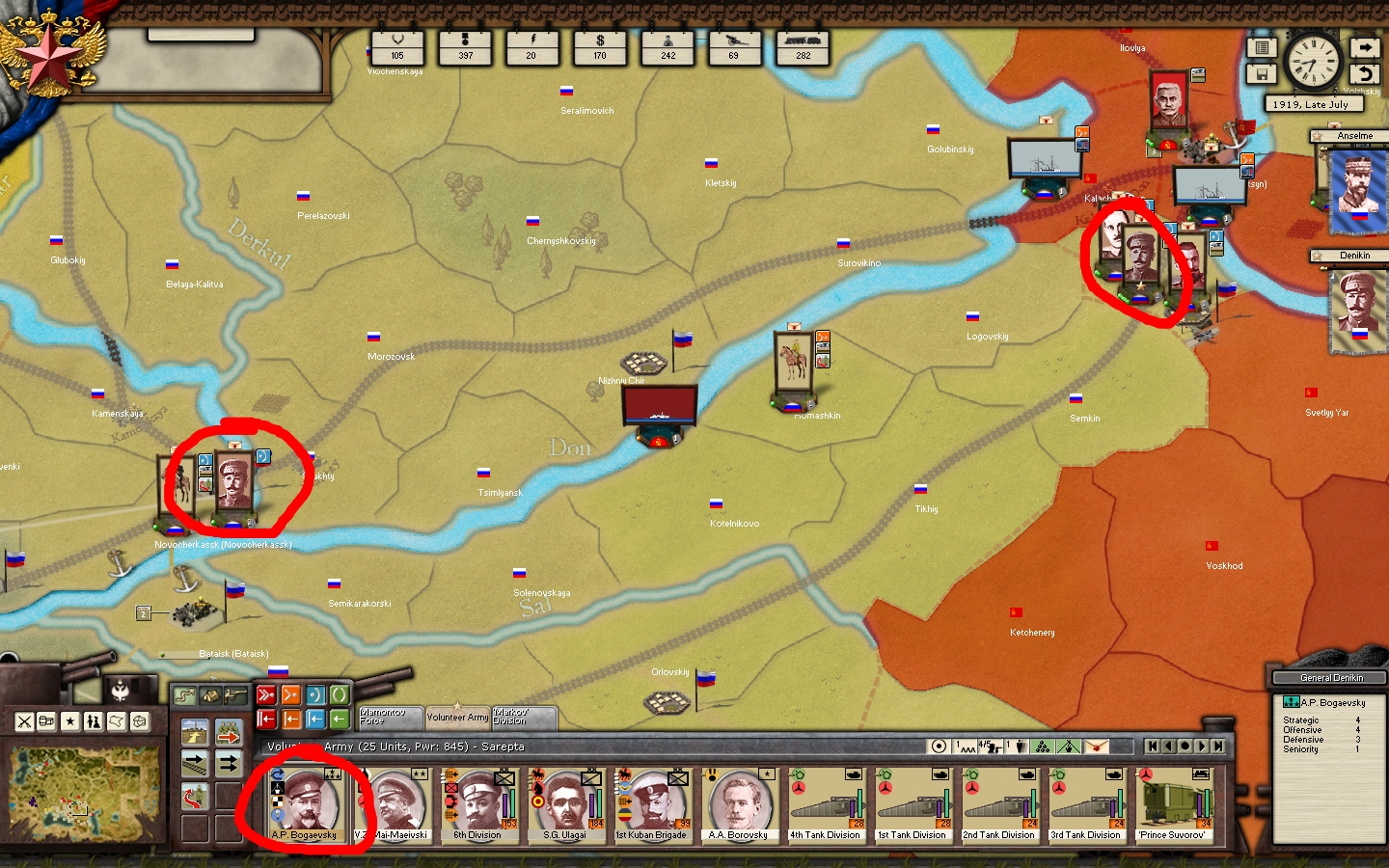Click the next-stack navigation arrow
The width and height of the screenshot is (1389, 868).
tap(1202, 746)
